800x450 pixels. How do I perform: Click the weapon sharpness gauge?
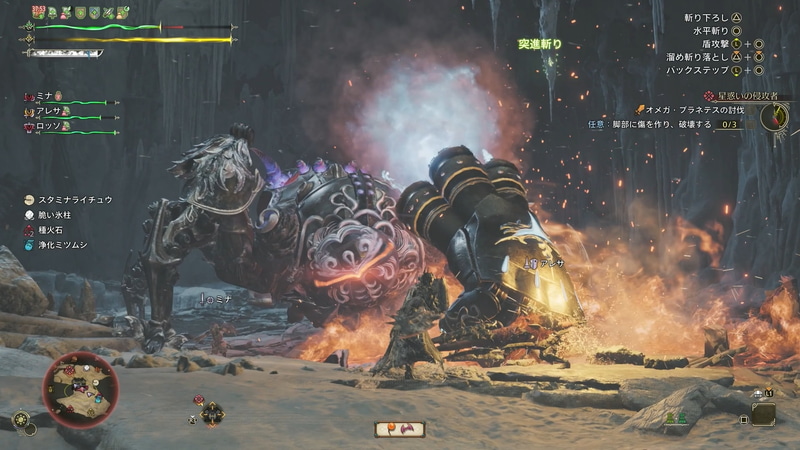[64, 53]
